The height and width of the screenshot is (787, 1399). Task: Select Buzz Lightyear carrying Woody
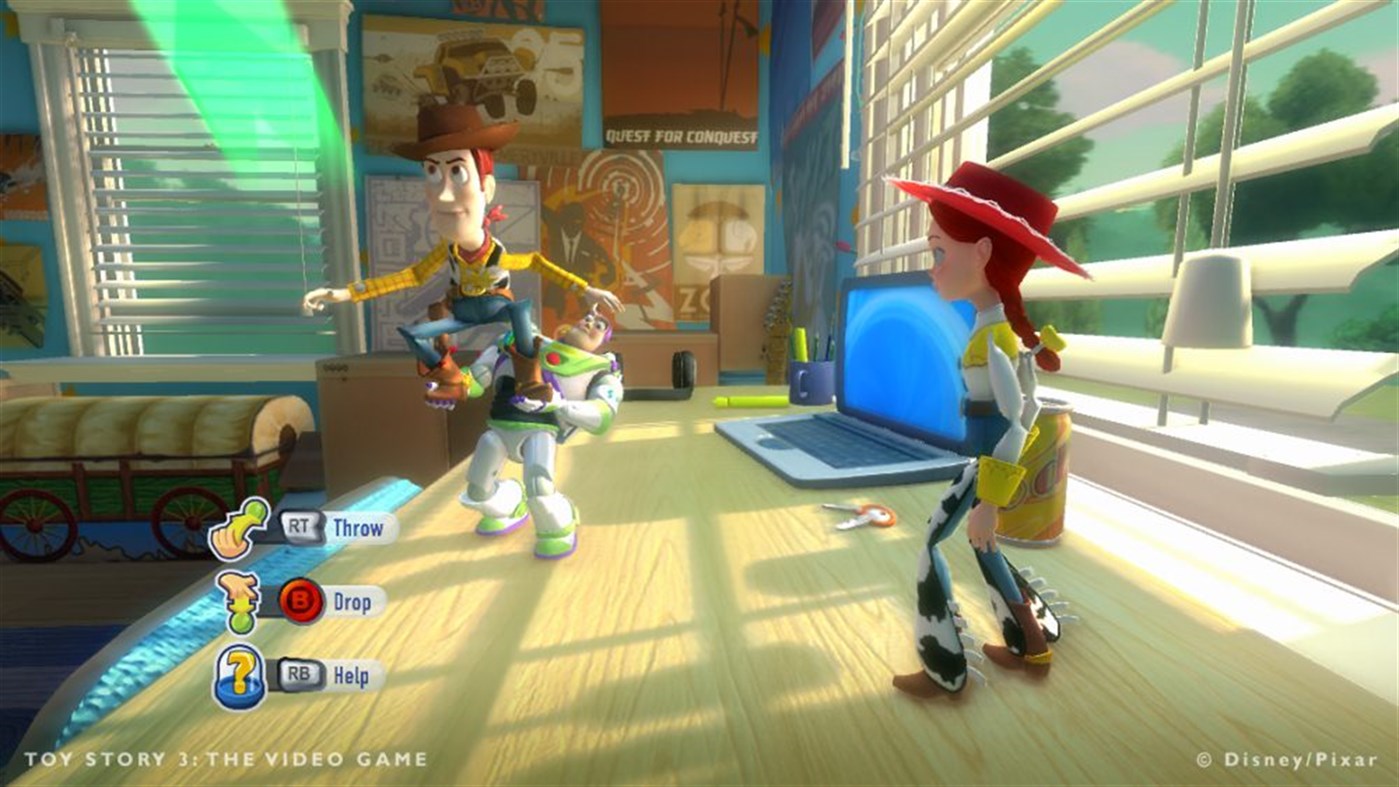[545, 420]
